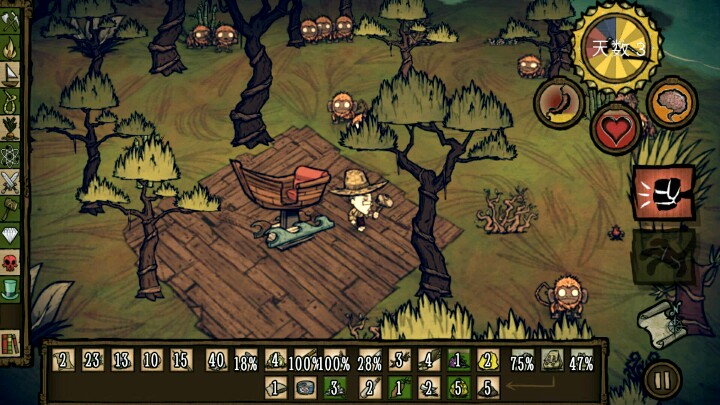
Task: Select the Fight crossed swords crafting tab
Action: point(13,181)
